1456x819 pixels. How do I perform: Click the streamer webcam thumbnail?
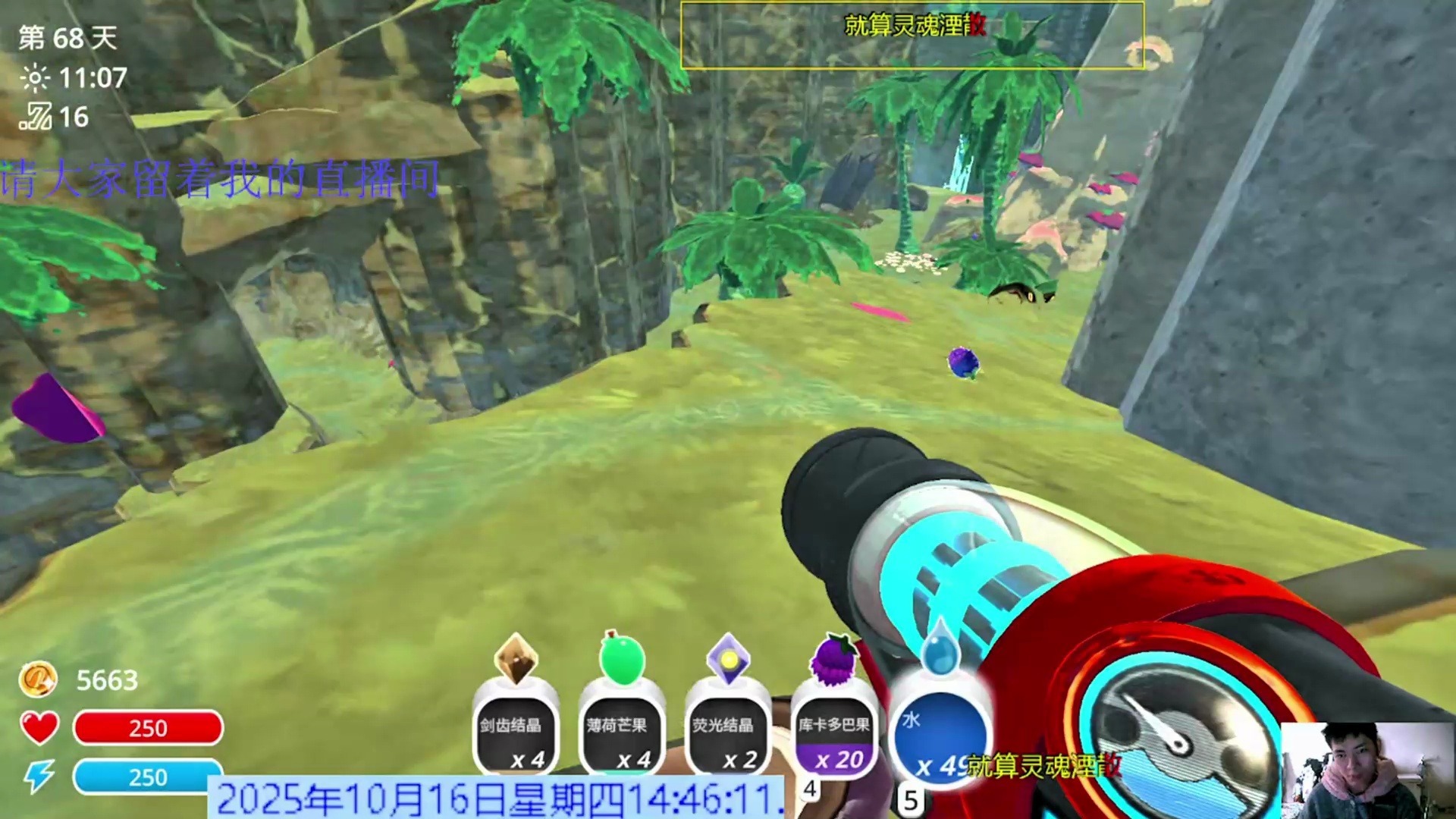coord(1367,770)
